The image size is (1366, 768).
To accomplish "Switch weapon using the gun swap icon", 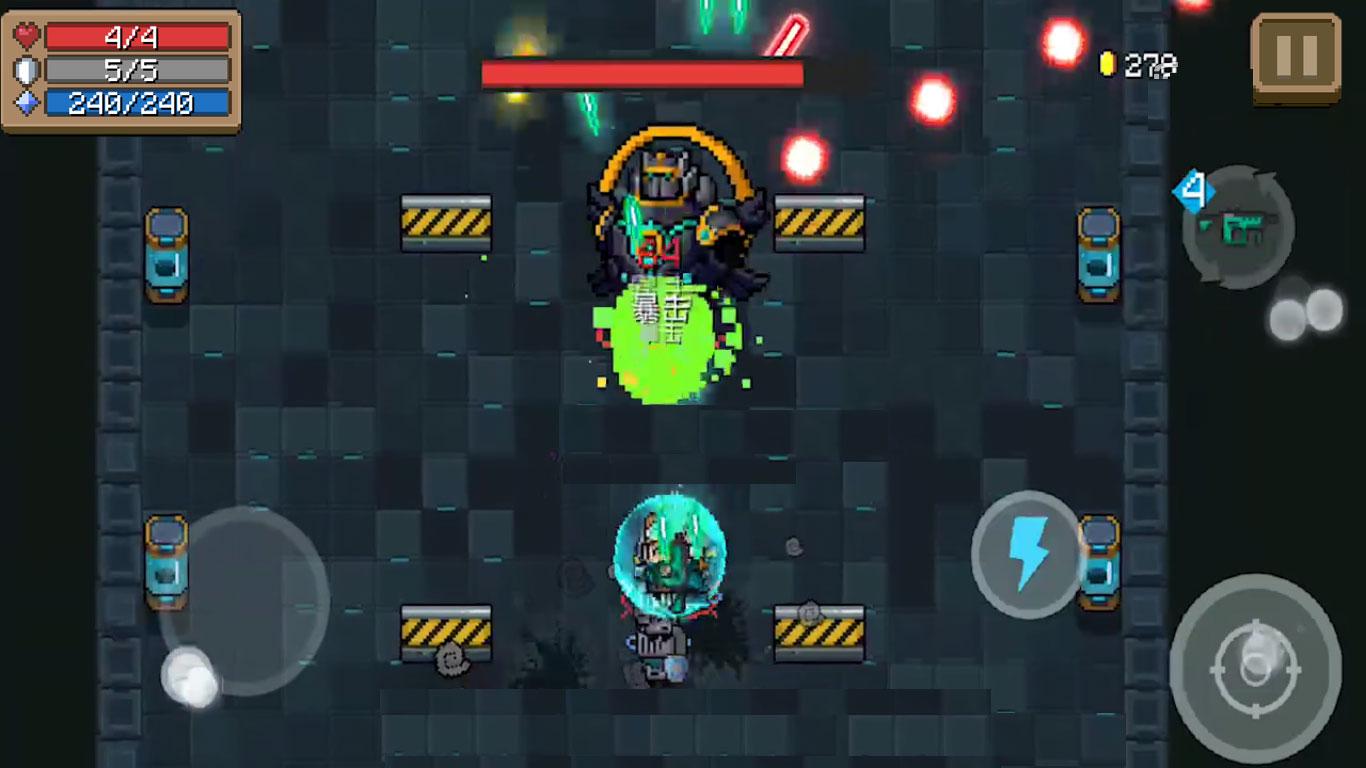I will [1238, 227].
